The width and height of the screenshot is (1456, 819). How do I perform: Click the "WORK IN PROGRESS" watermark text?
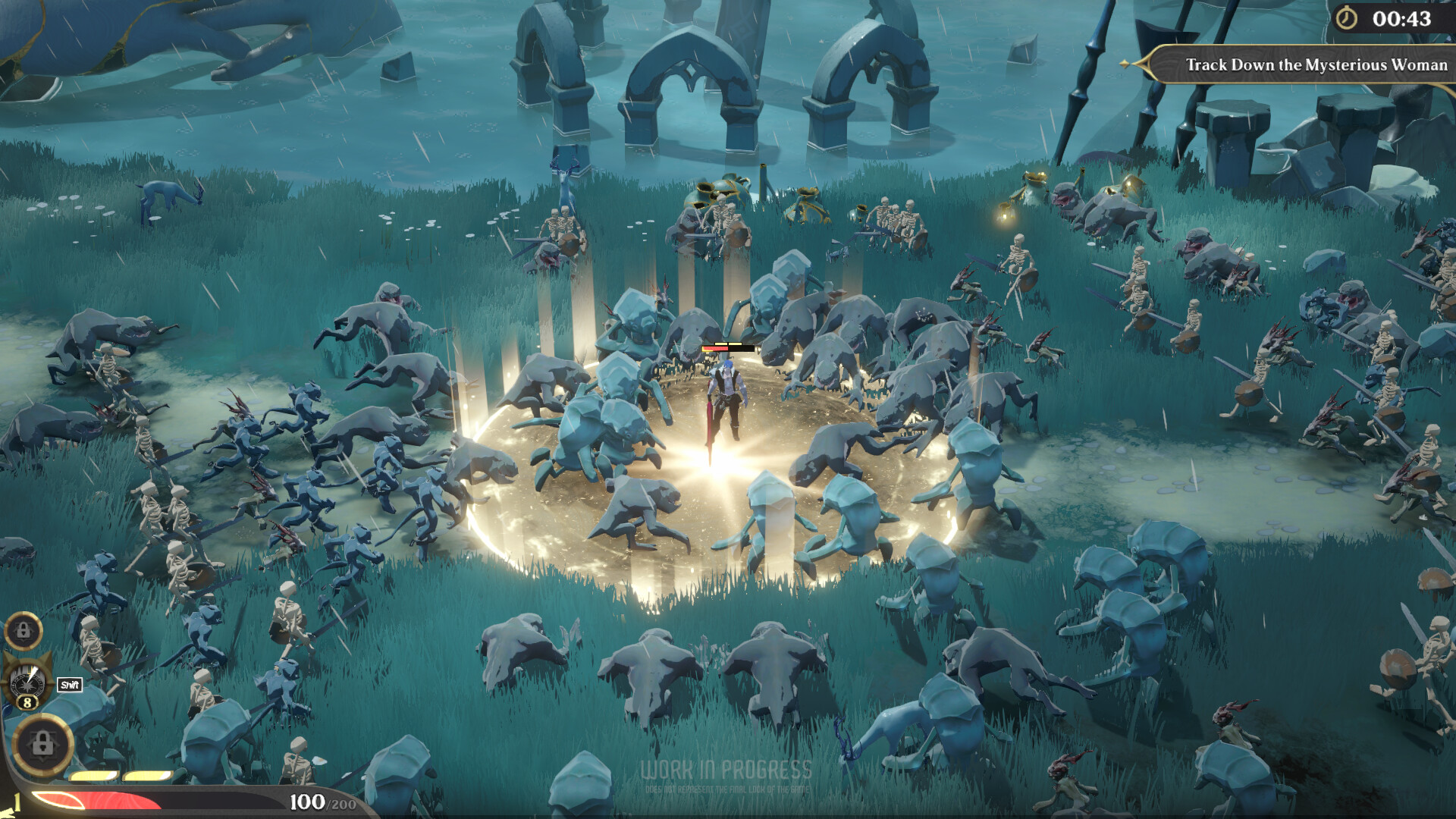pos(726,769)
